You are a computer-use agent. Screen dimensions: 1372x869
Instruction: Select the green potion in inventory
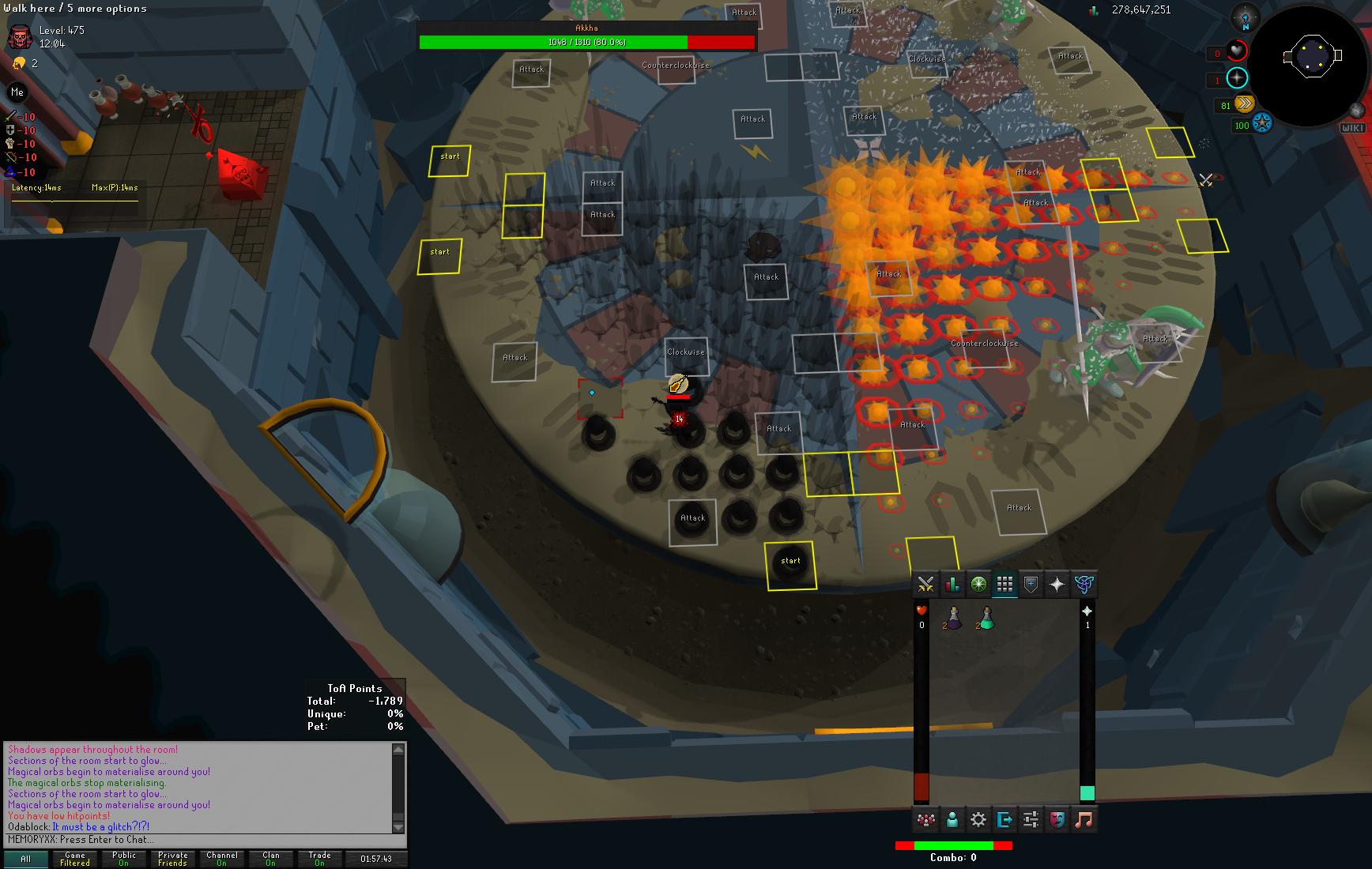[986, 618]
